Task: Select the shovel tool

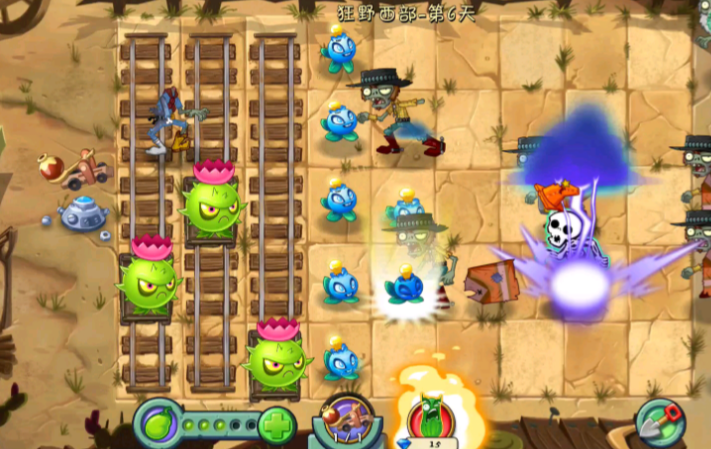Action: tap(662, 421)
